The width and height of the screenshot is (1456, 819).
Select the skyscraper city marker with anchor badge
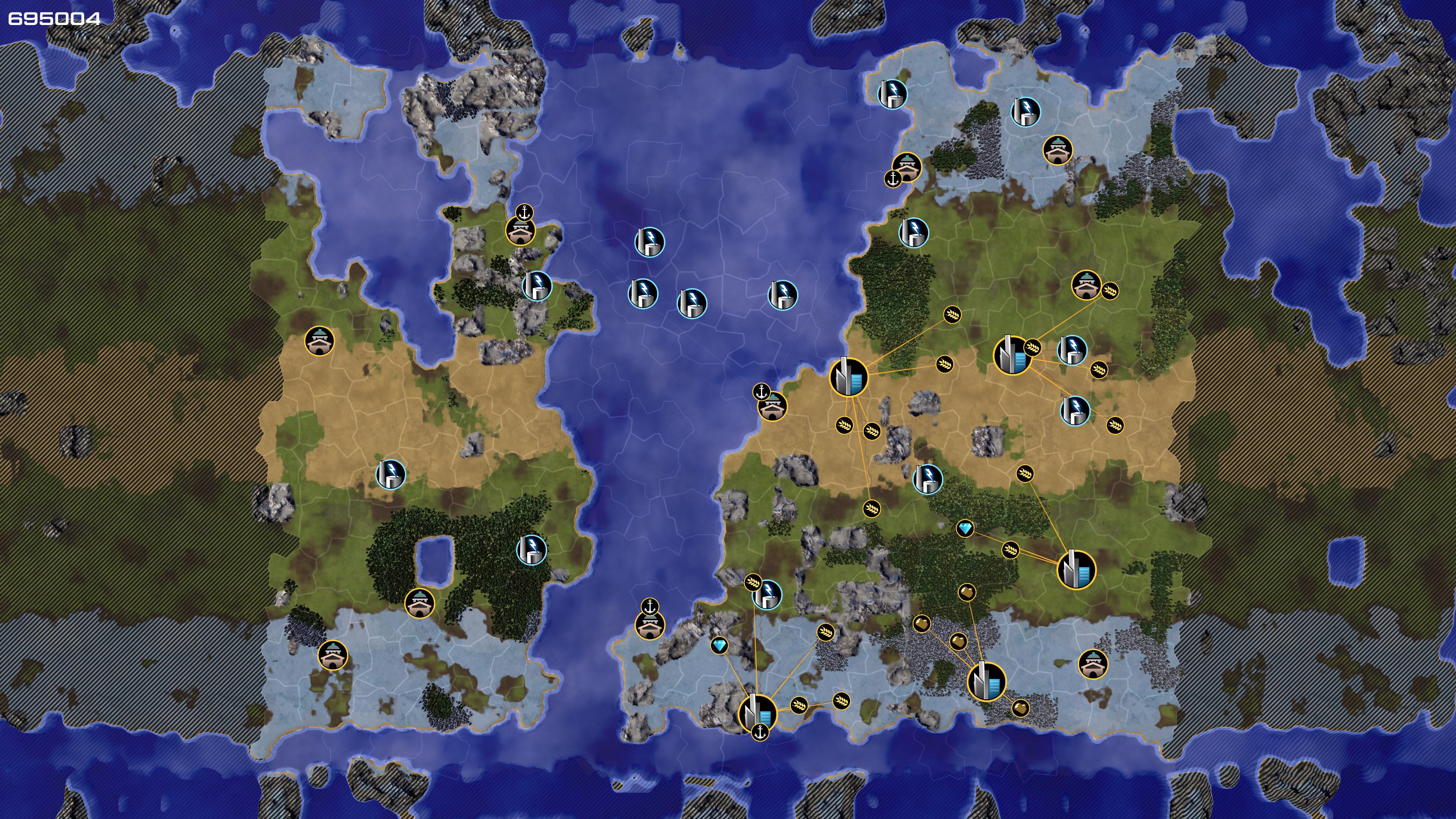[758, 712]
